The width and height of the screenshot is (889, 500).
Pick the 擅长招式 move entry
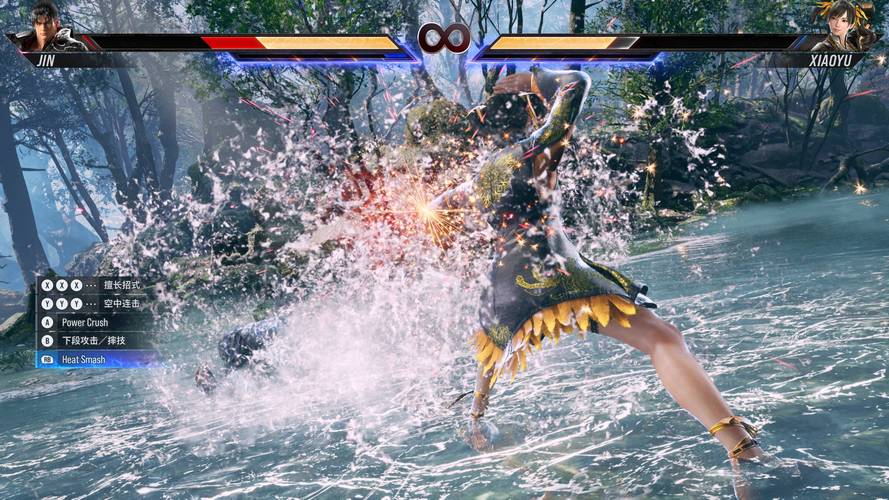click(121, 286)
